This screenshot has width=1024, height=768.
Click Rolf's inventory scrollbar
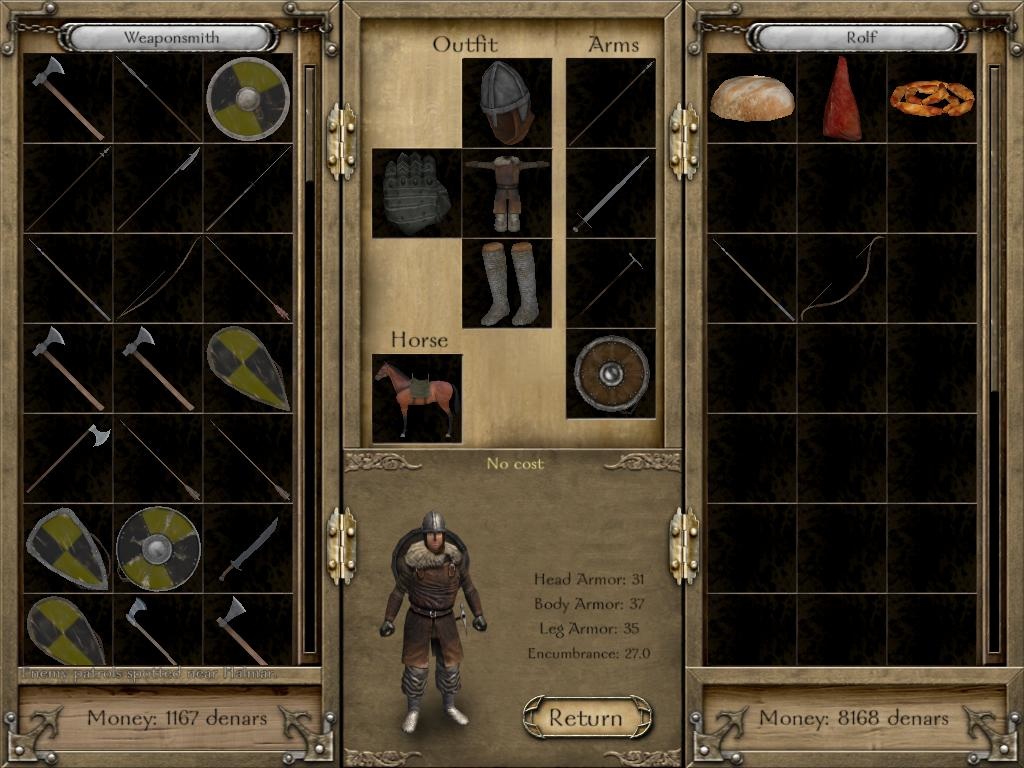click(x=993, y=360)
